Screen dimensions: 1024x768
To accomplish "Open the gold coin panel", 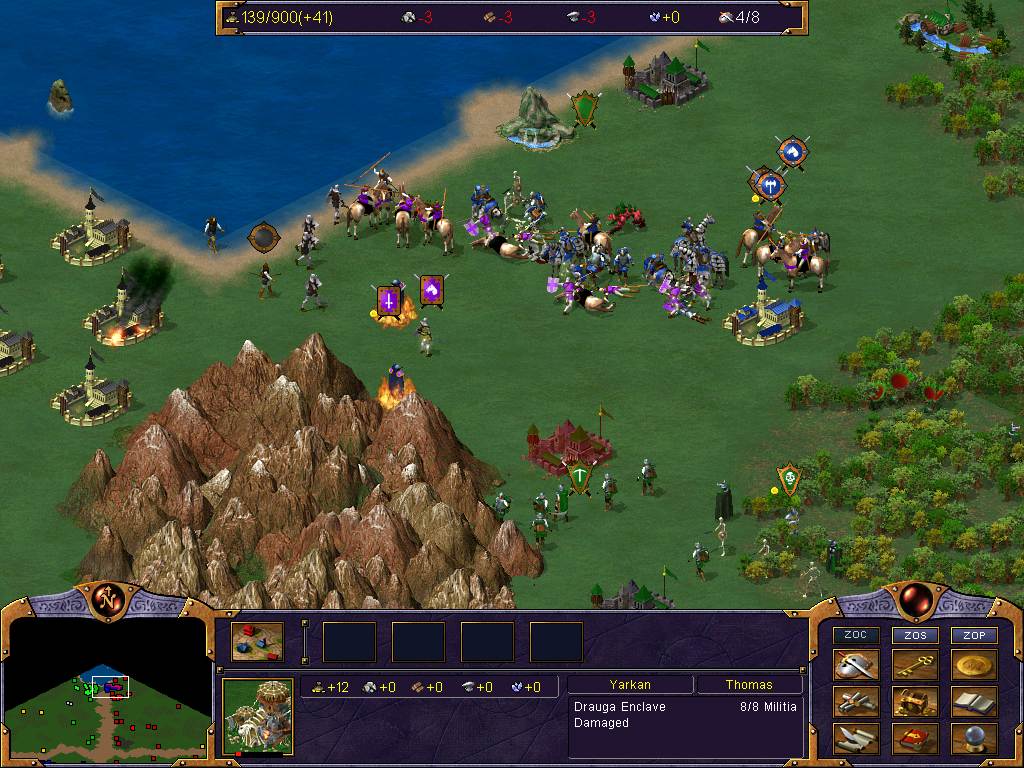I will [x=974, y=666].
